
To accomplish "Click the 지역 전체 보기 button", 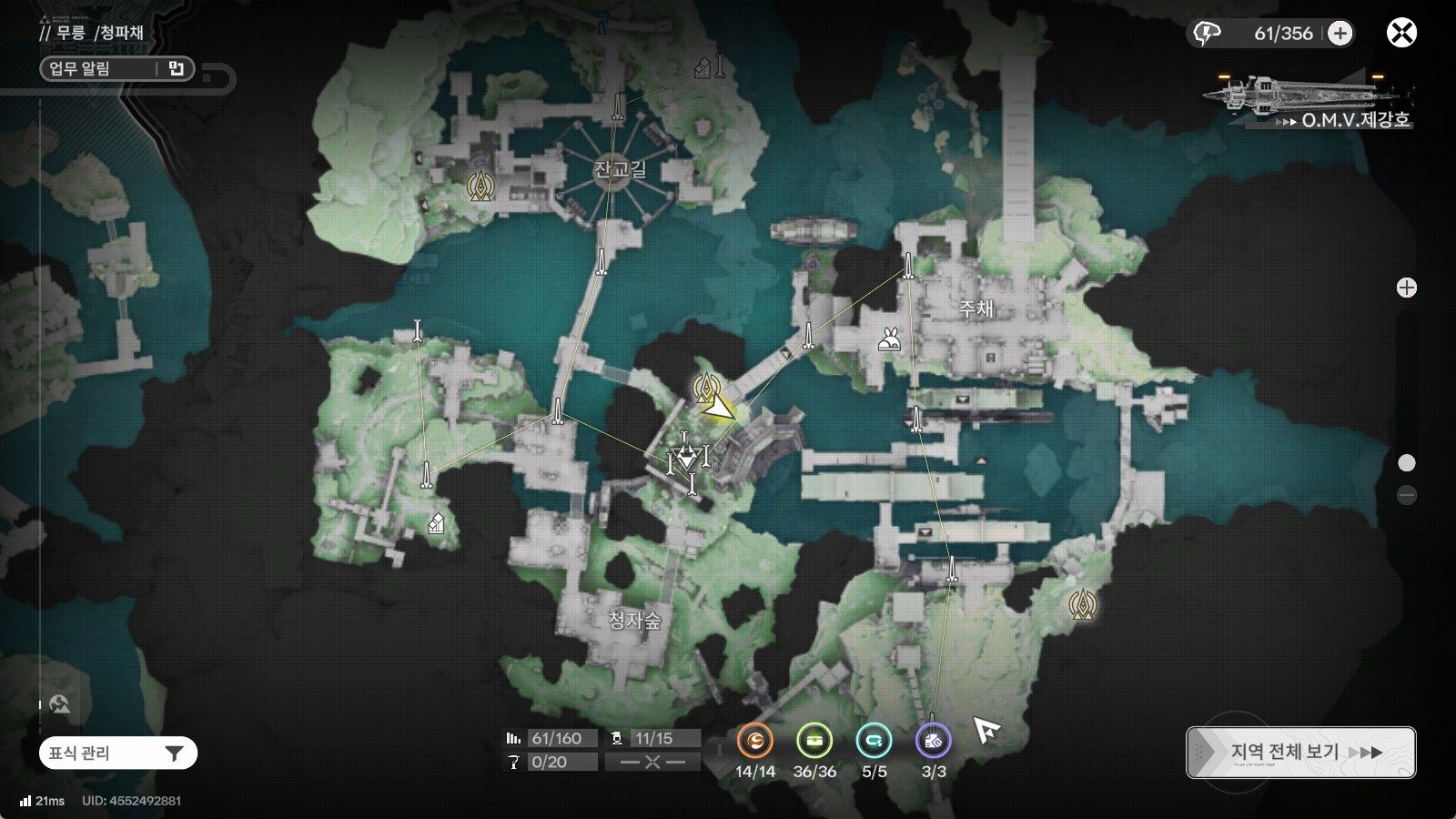I will coord(1300,753).
